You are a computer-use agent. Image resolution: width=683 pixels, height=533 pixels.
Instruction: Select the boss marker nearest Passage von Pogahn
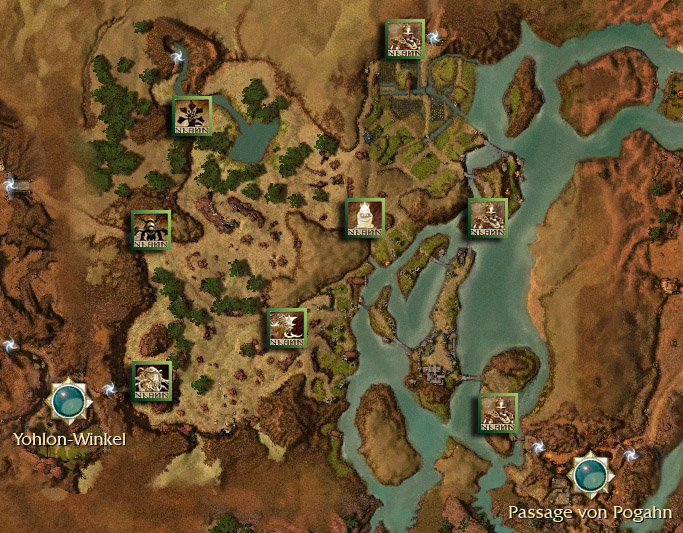(498, 413)
